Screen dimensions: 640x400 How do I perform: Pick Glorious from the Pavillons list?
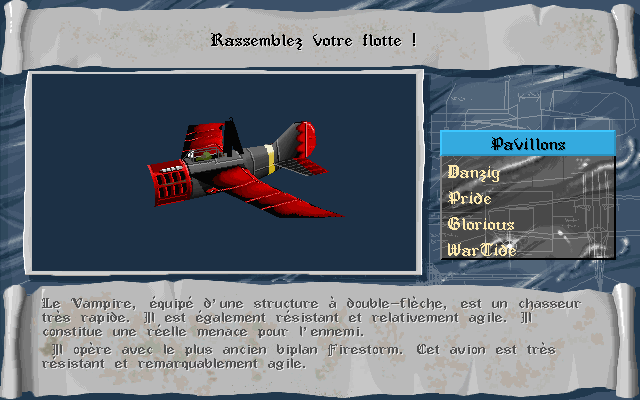pos(482,224)
